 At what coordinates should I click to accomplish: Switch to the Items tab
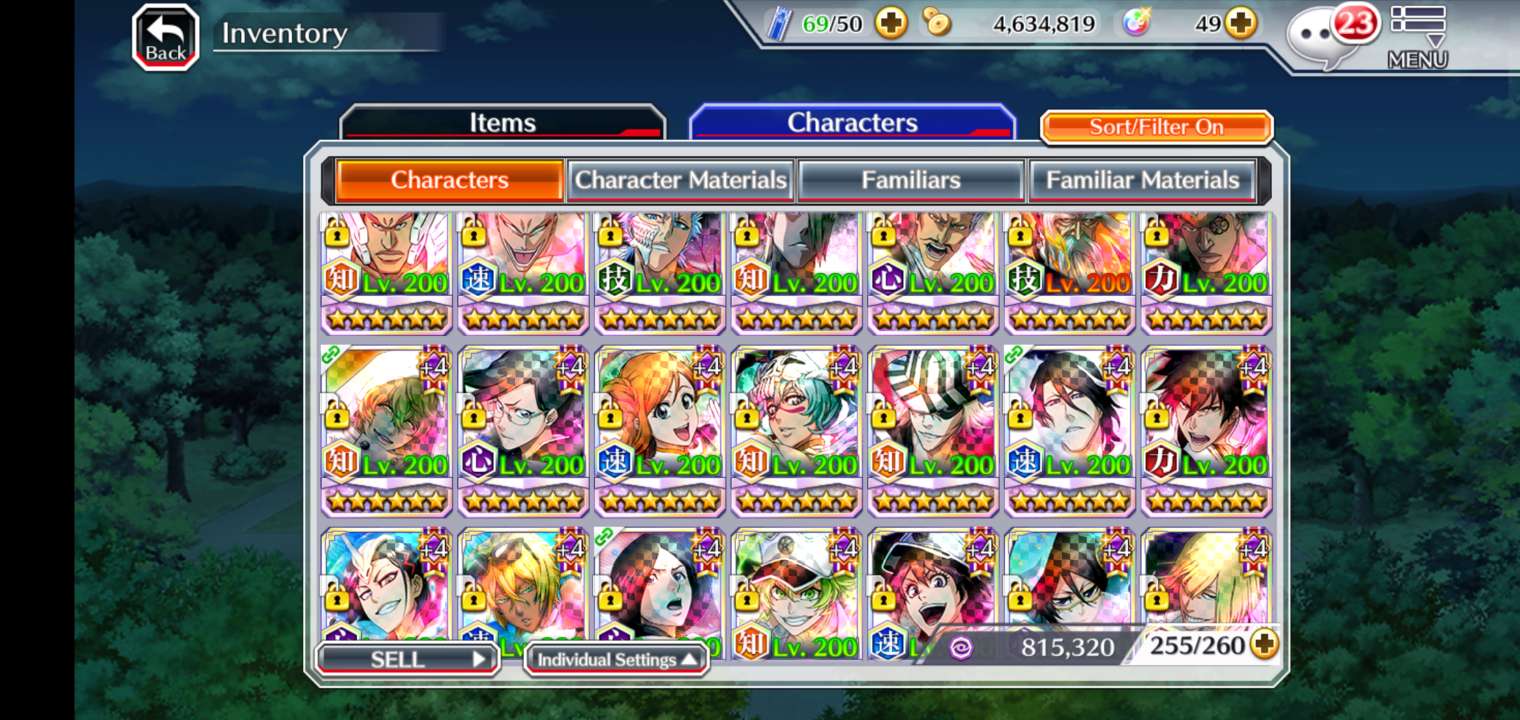tap(502, 123)
